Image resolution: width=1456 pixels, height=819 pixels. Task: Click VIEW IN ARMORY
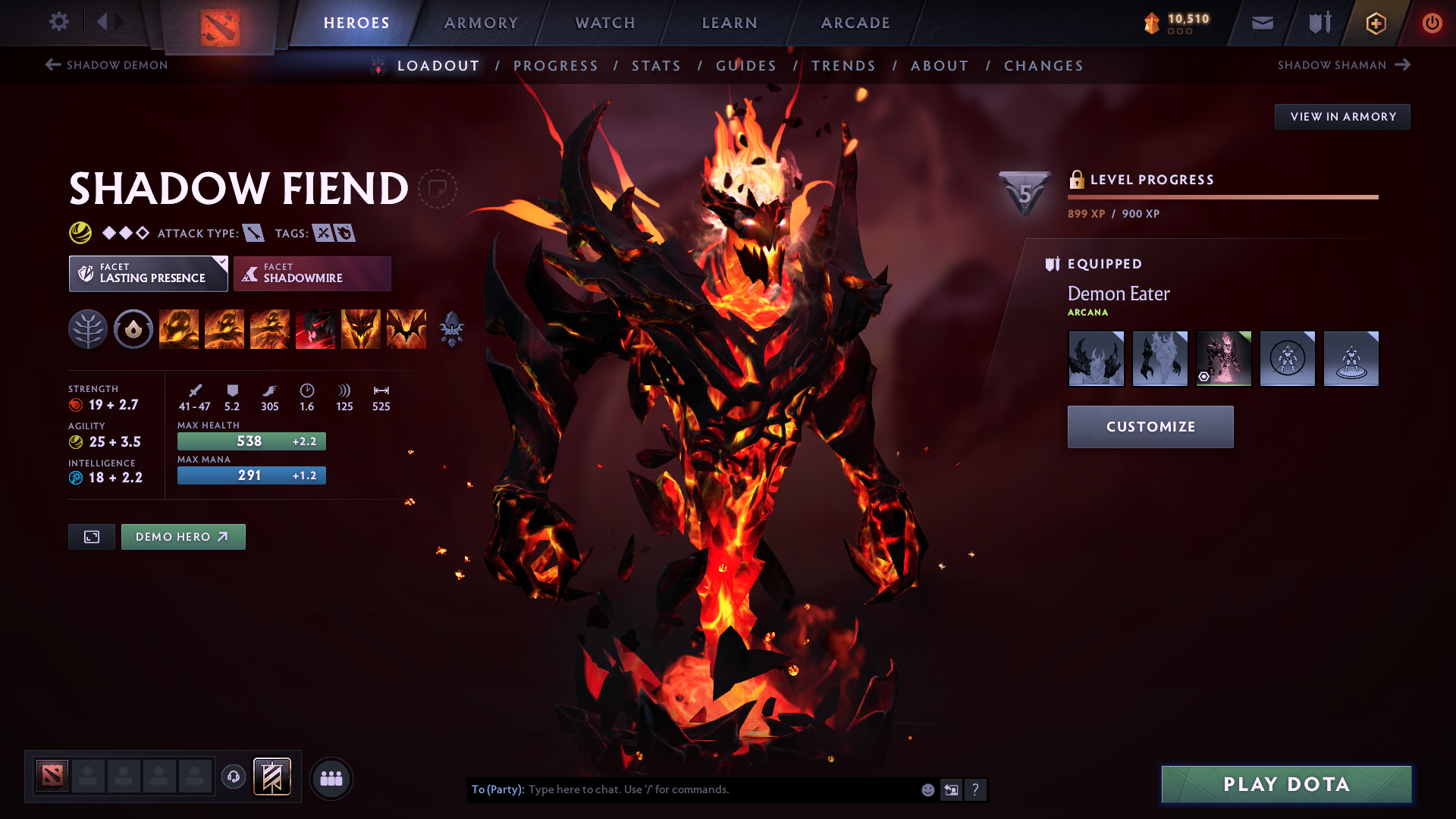click(x=1342, y=116)
